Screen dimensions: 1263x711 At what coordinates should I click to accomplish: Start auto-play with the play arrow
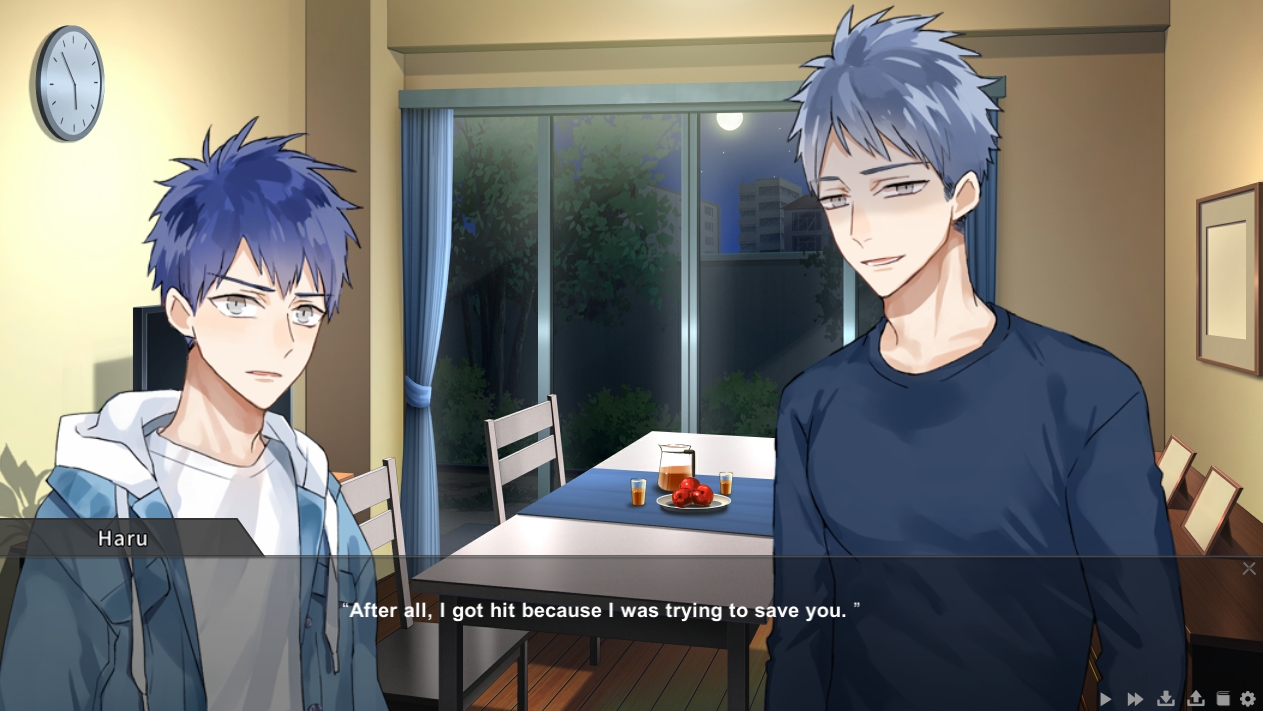point(1106,699)
